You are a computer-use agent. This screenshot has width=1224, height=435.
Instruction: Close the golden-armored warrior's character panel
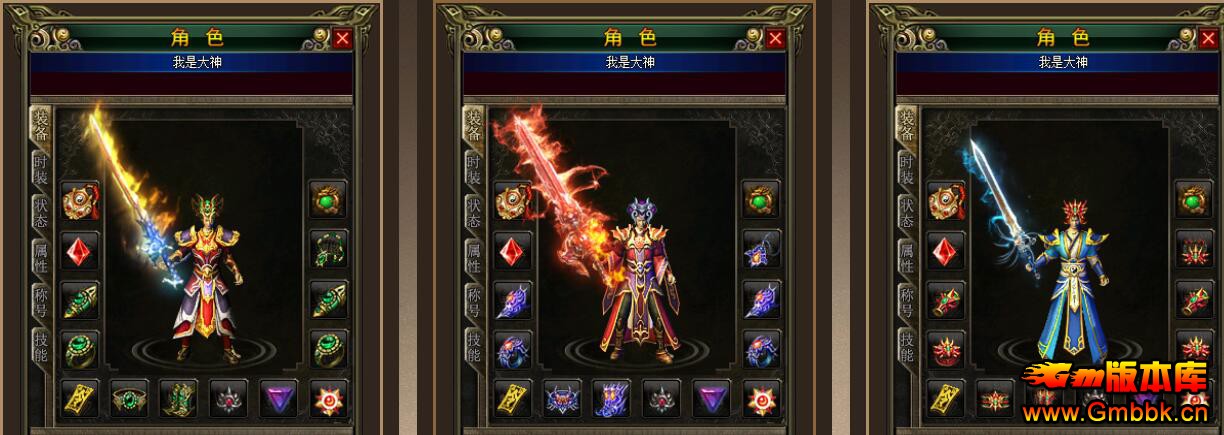coord(342,39)
